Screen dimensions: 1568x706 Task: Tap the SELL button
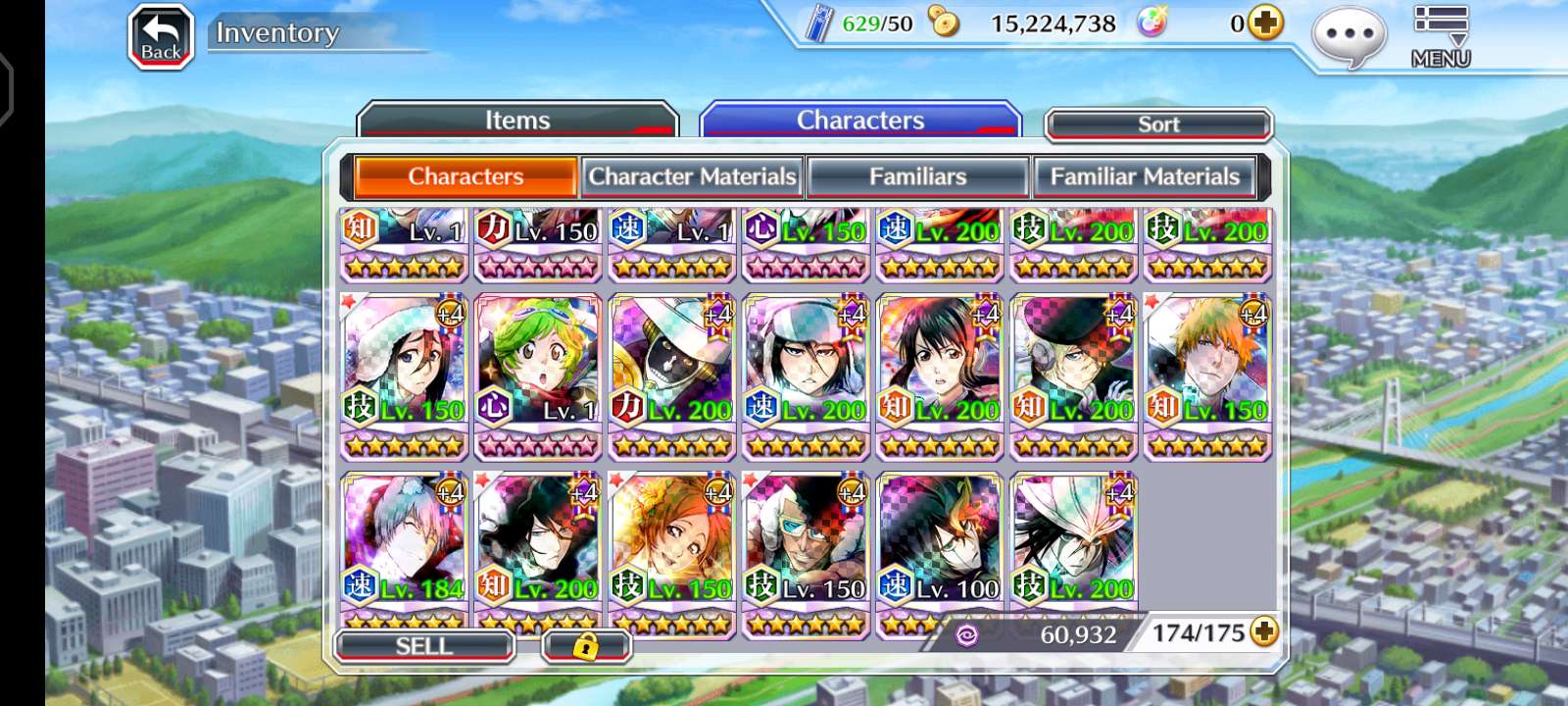(423, 646)
